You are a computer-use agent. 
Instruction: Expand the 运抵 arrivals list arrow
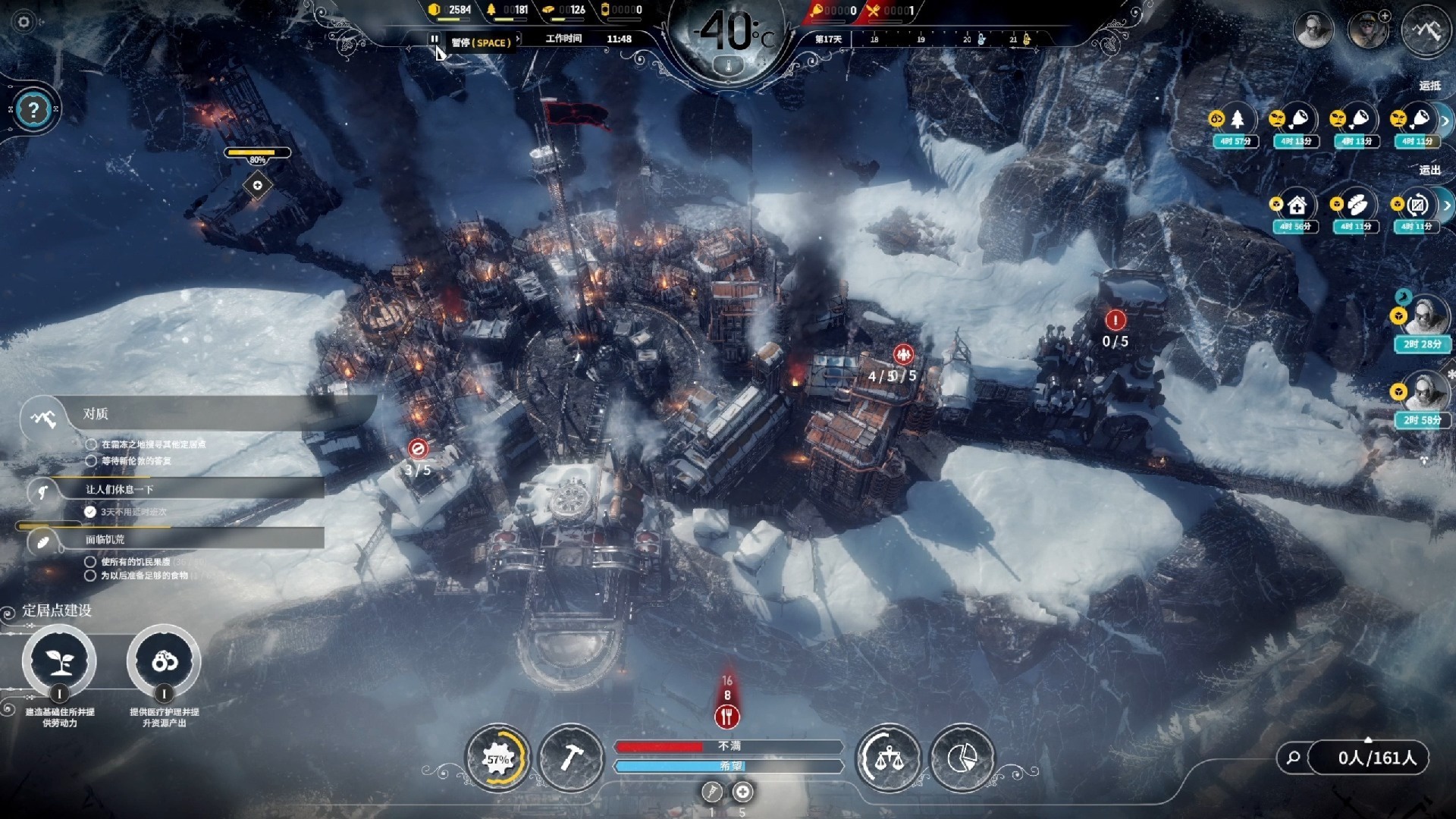[1445, 121]
